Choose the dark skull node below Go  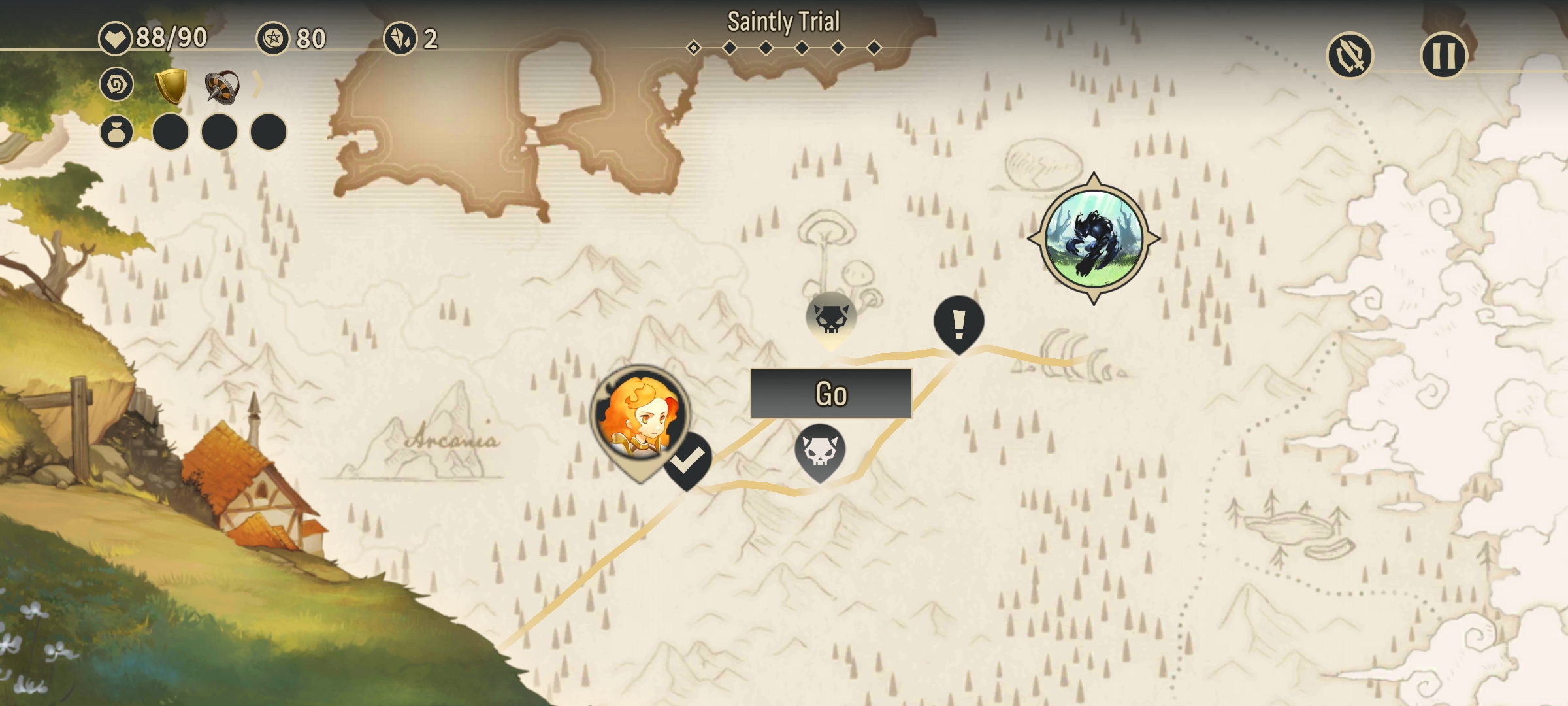[x=820, y=451]
